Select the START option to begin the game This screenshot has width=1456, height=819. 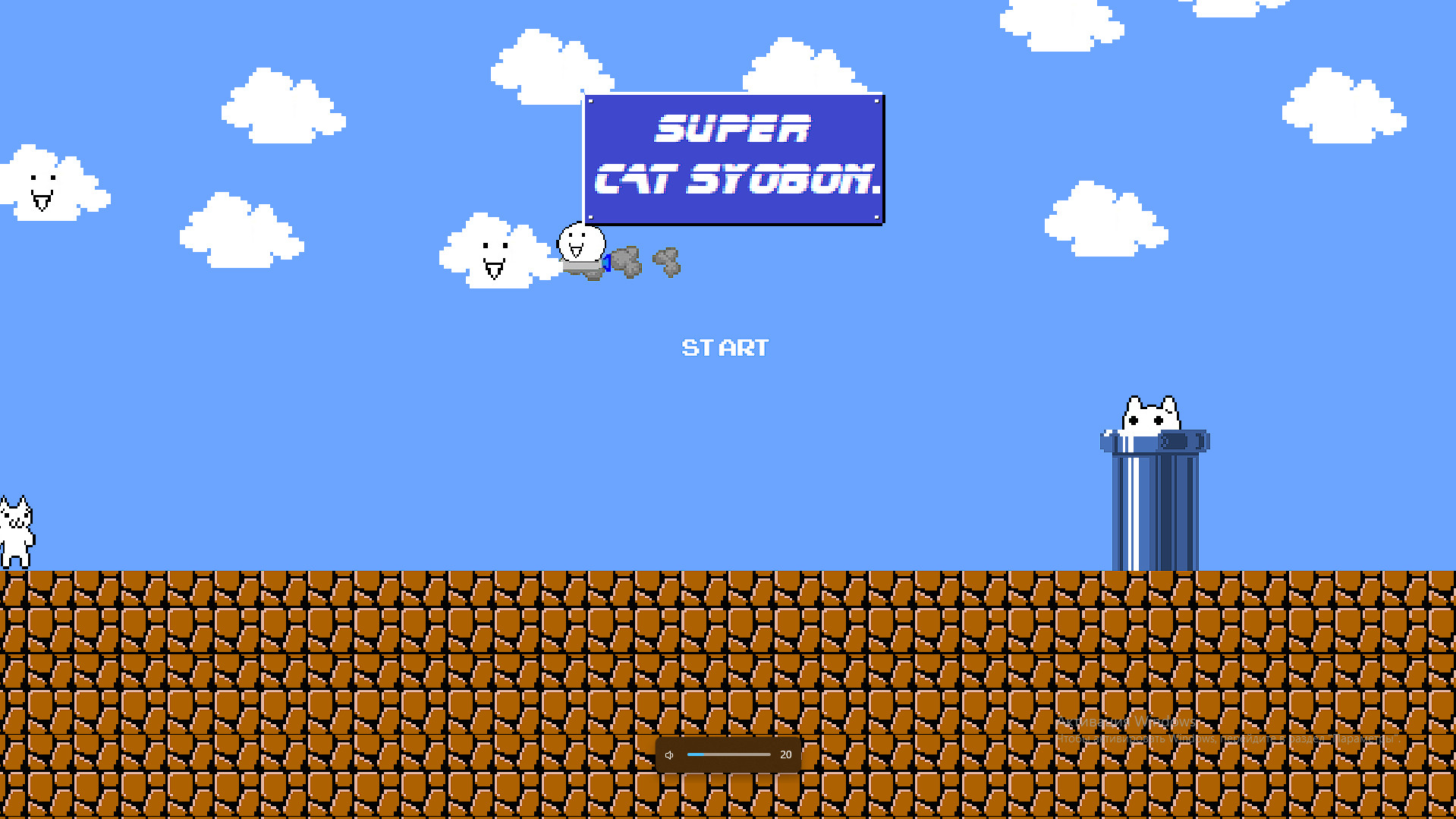tap(725, 348)
